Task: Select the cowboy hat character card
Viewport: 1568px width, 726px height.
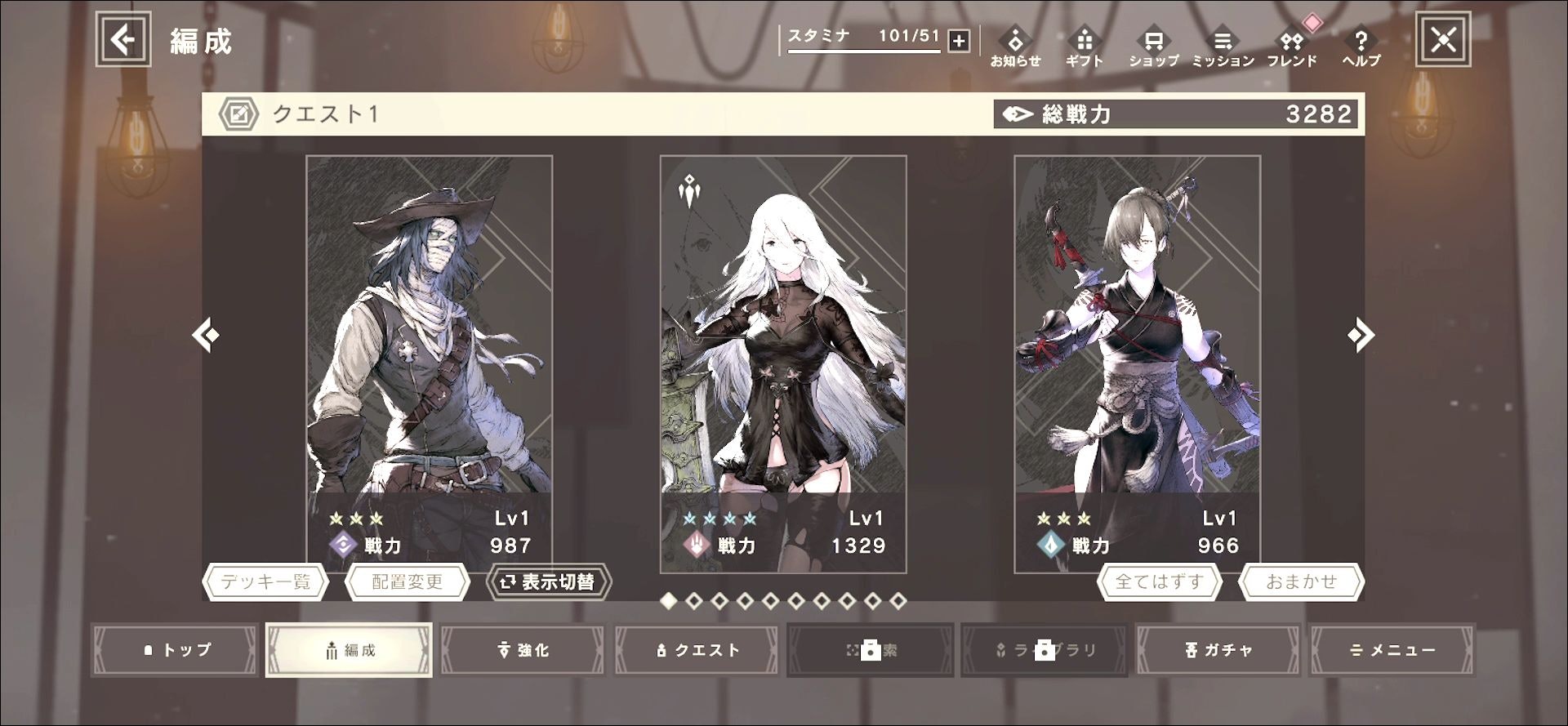Action: (429, 343)
